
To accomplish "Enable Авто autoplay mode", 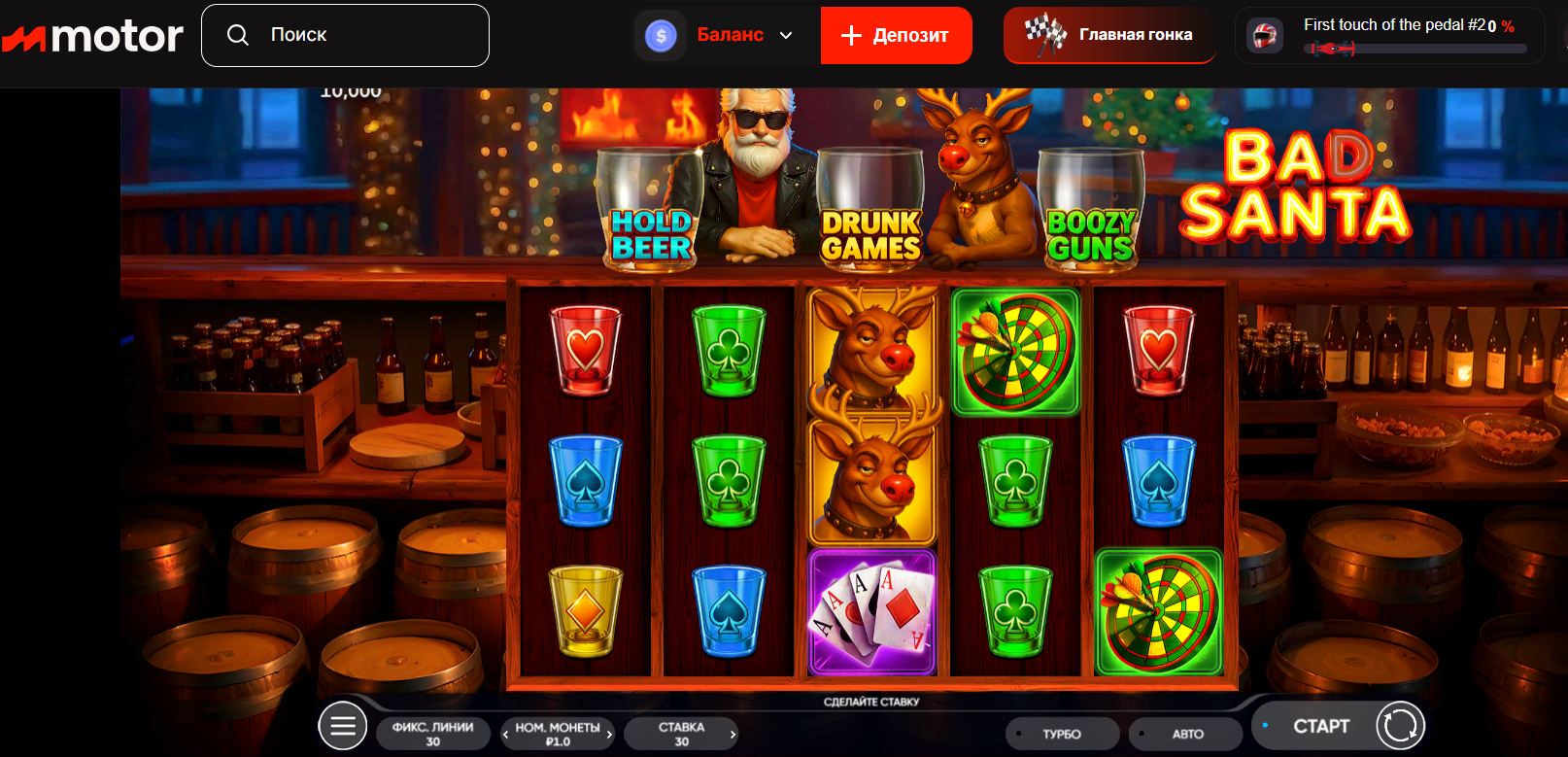I will point(1185,734).
